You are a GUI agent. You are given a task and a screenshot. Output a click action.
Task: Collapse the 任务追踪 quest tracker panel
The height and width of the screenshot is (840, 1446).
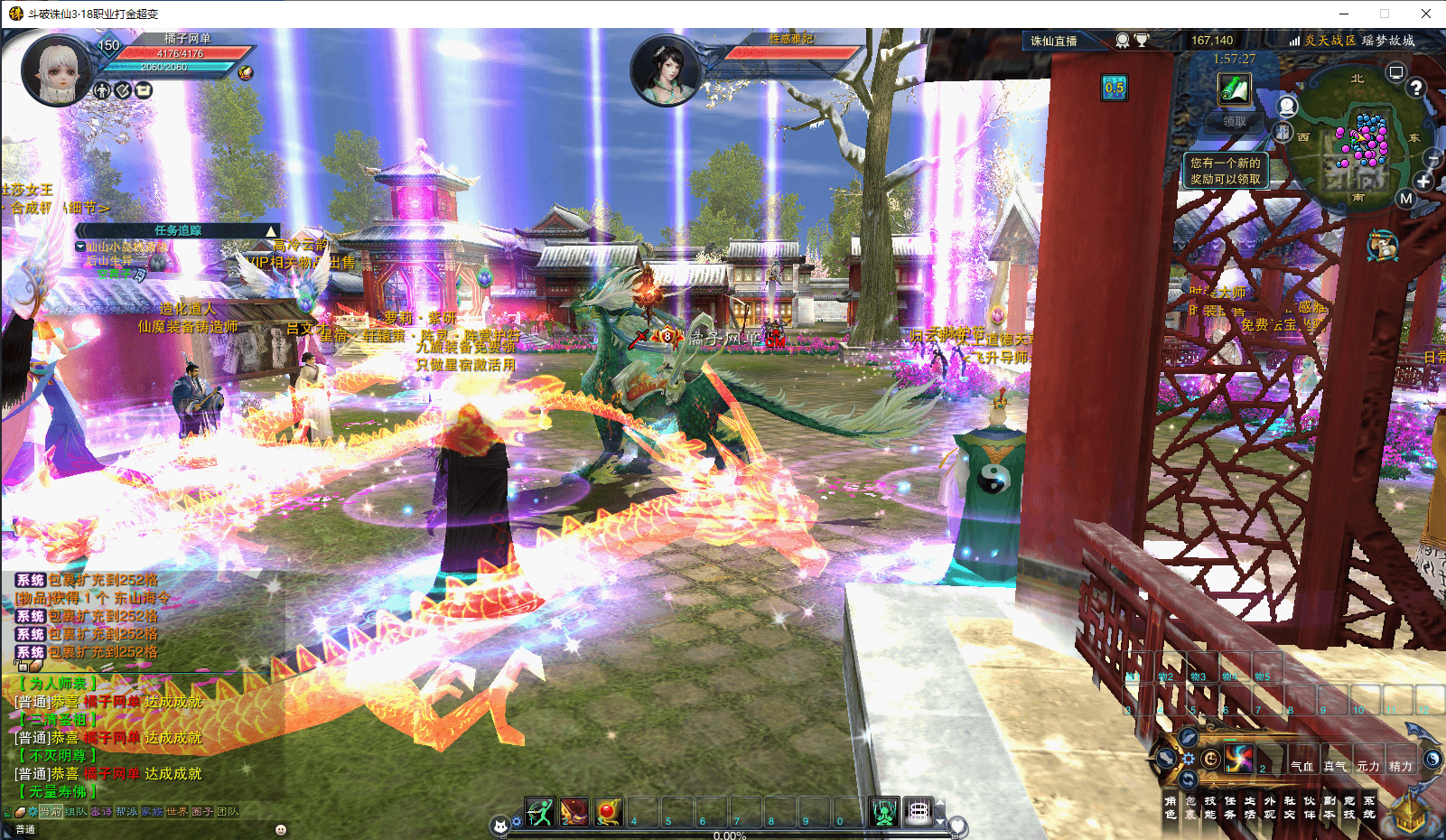tap(270, 231)
